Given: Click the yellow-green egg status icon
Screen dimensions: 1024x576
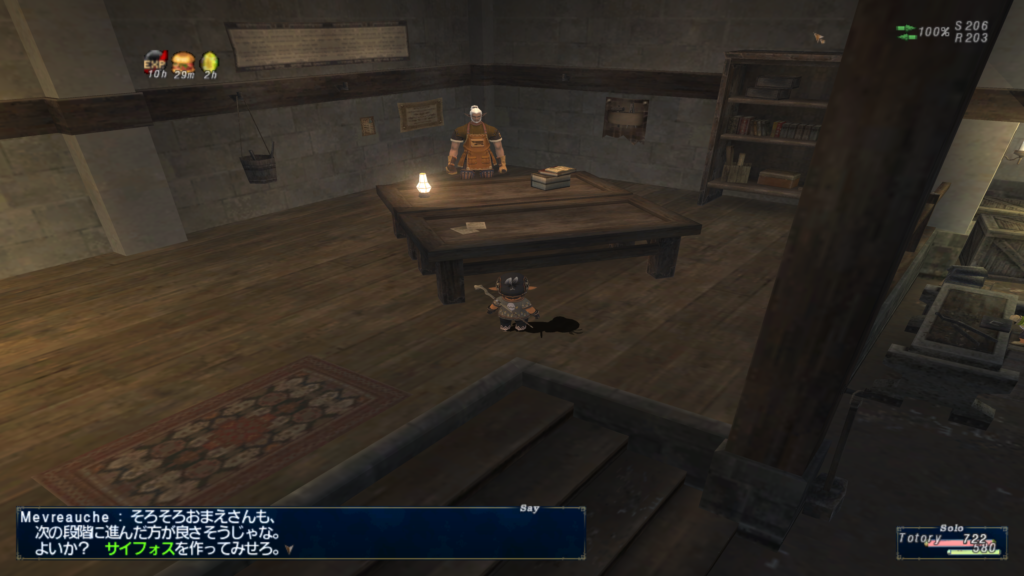Looking at the screenshot, I should pyautogui.click(x=210, y=61).
